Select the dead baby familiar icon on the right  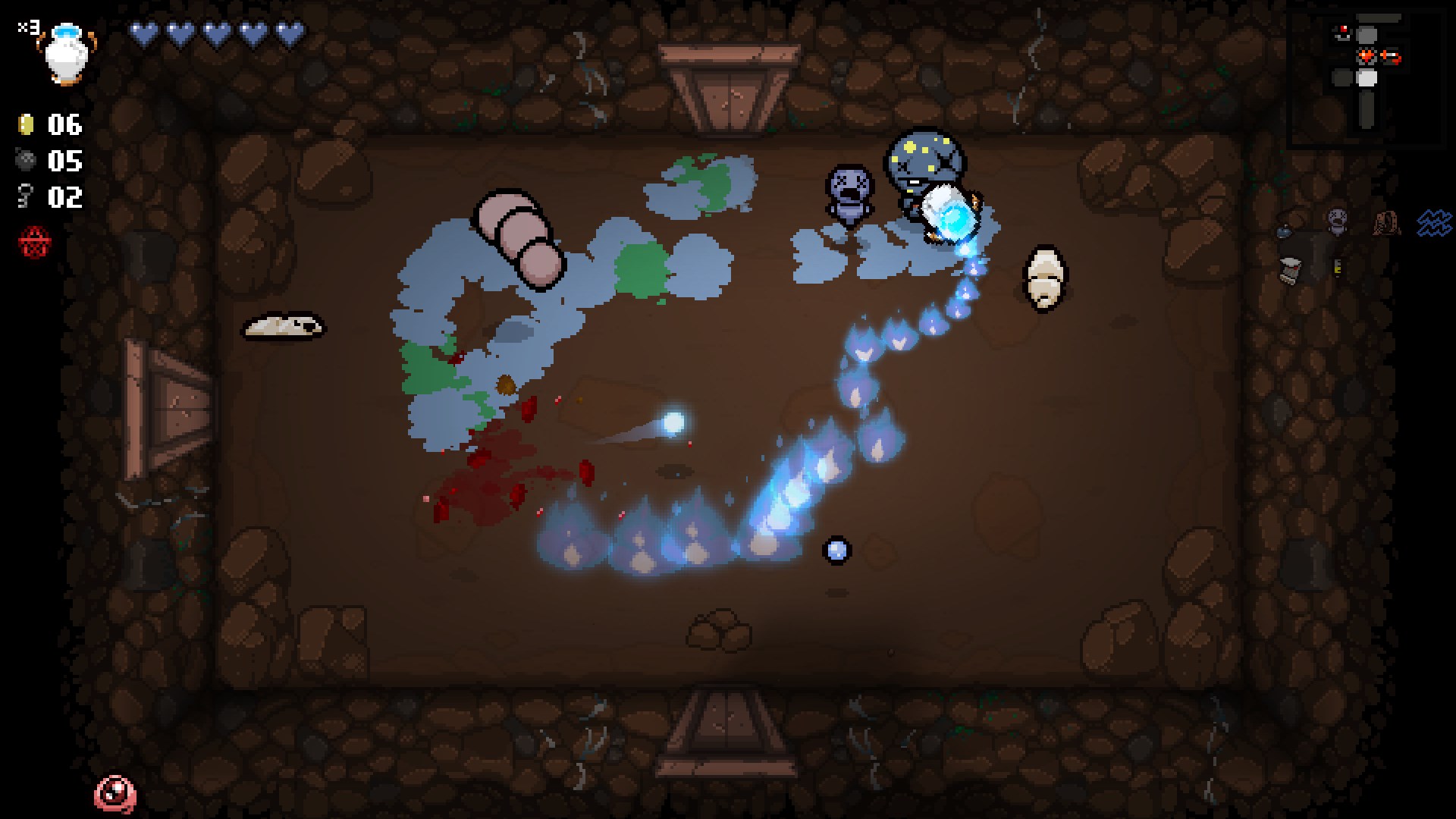(1336, 221)
